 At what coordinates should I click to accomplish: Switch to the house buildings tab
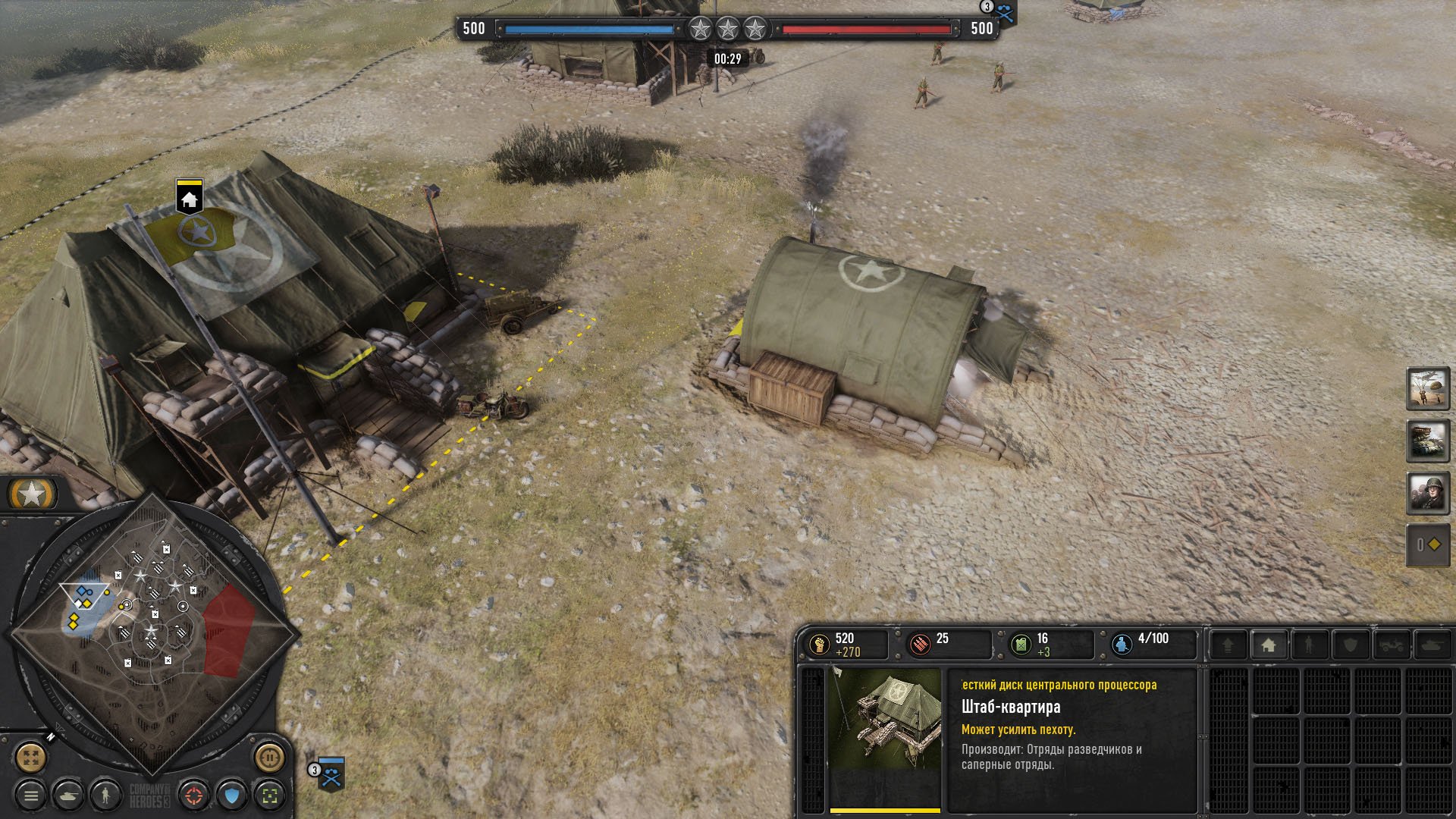pos(1269,645)
